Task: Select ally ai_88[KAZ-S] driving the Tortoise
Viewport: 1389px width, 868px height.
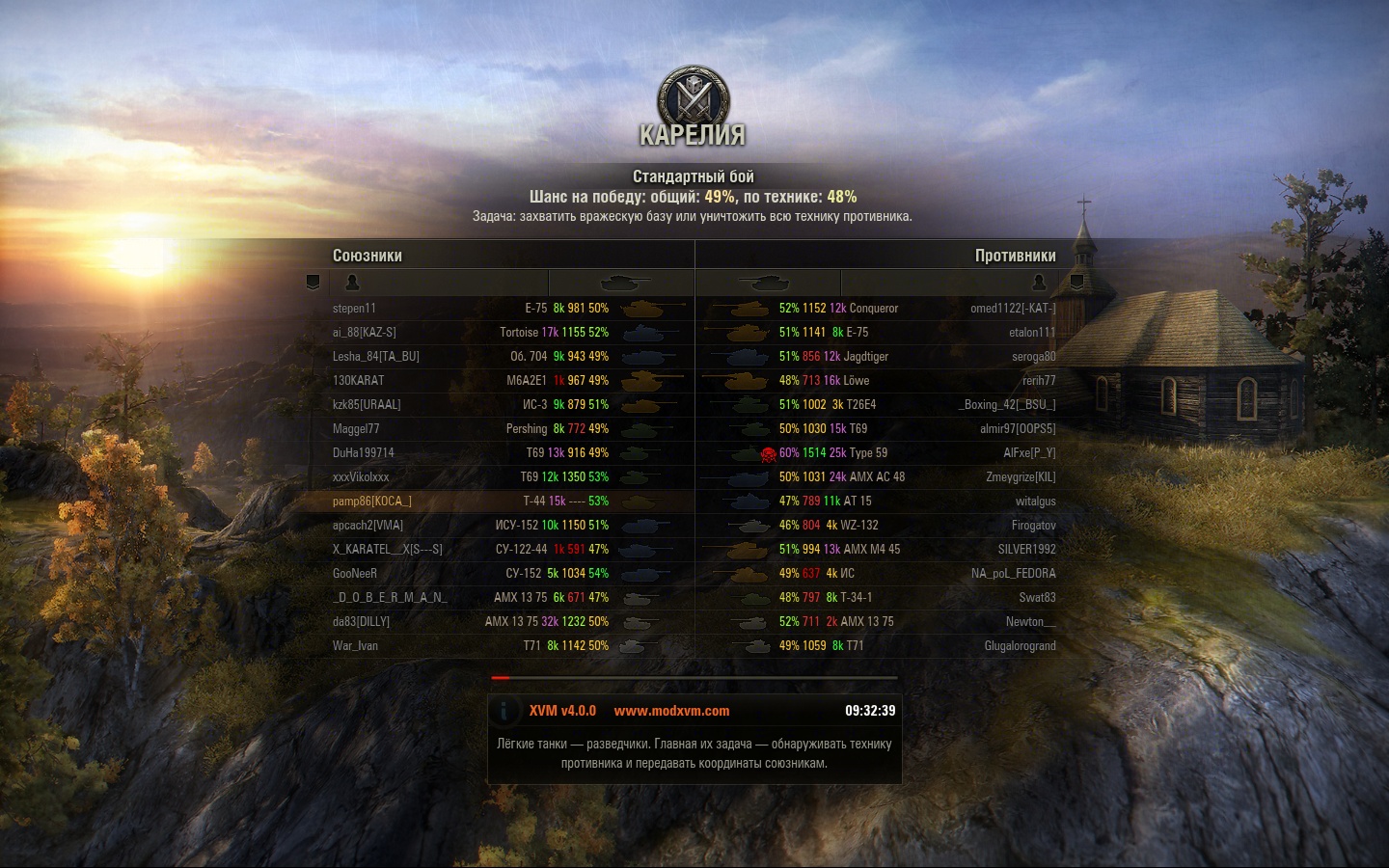Action: pyautogui.click(x=365, y=333)
